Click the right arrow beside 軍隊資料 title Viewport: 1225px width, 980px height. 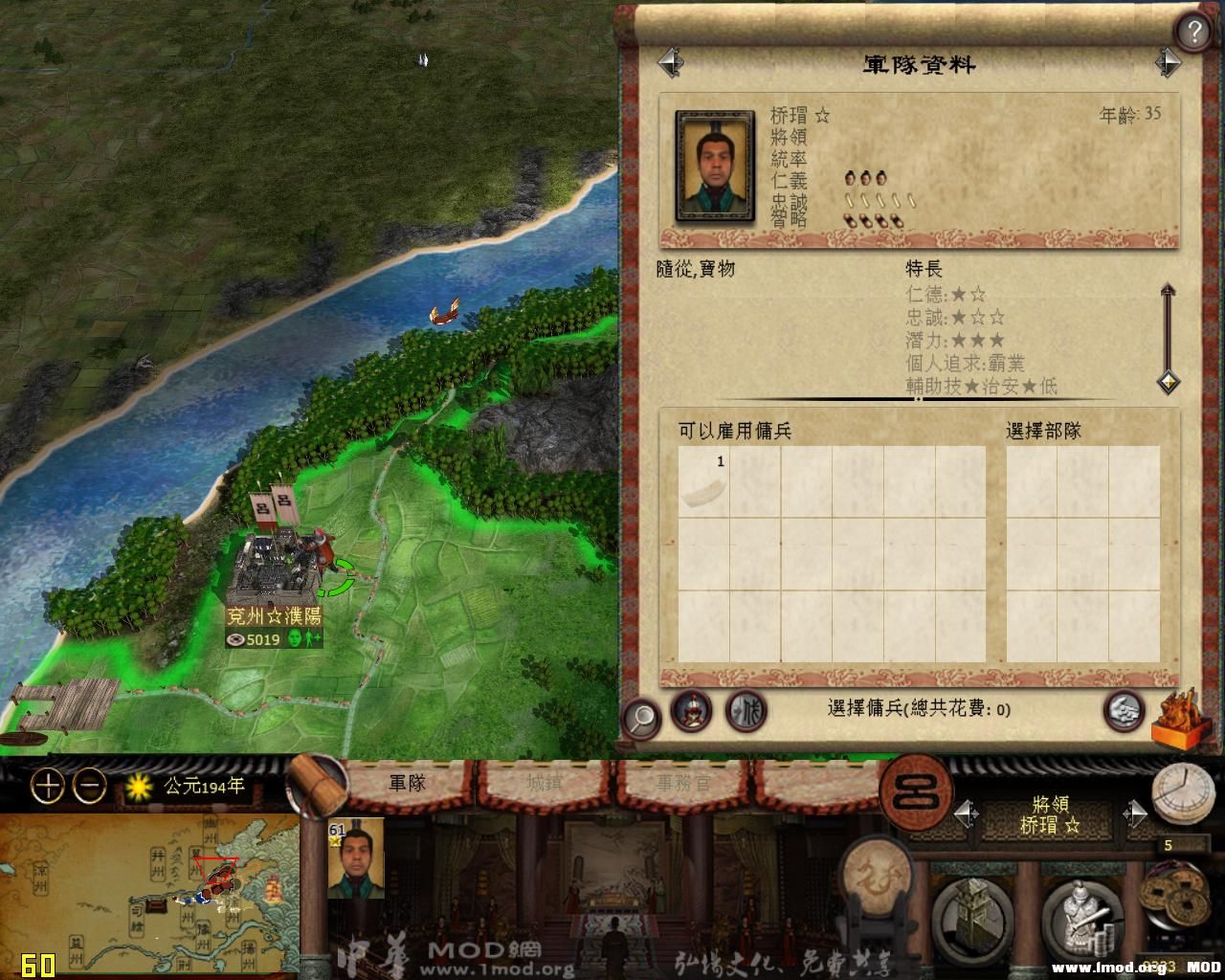coord(1169,63)
